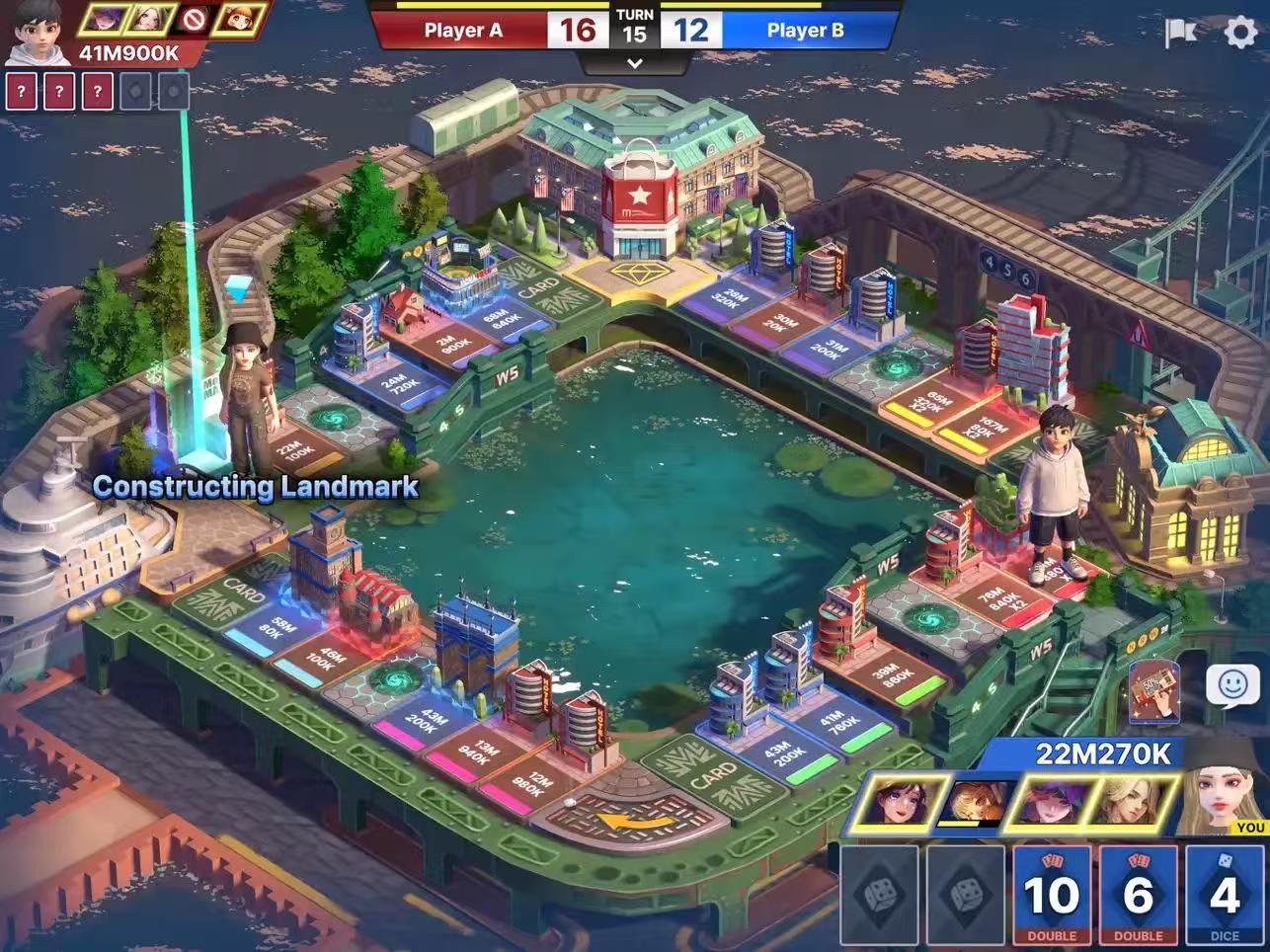Open the gear settings menu
The image size is (1270, 952).
click(1241, 33)
